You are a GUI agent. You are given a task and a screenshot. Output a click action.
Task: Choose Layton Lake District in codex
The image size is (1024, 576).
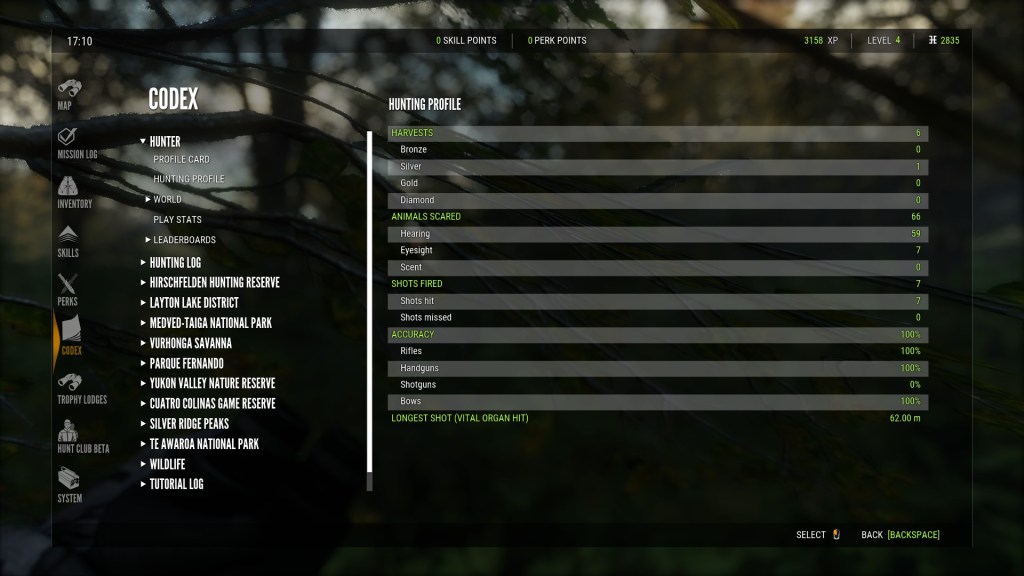[194, 303]
